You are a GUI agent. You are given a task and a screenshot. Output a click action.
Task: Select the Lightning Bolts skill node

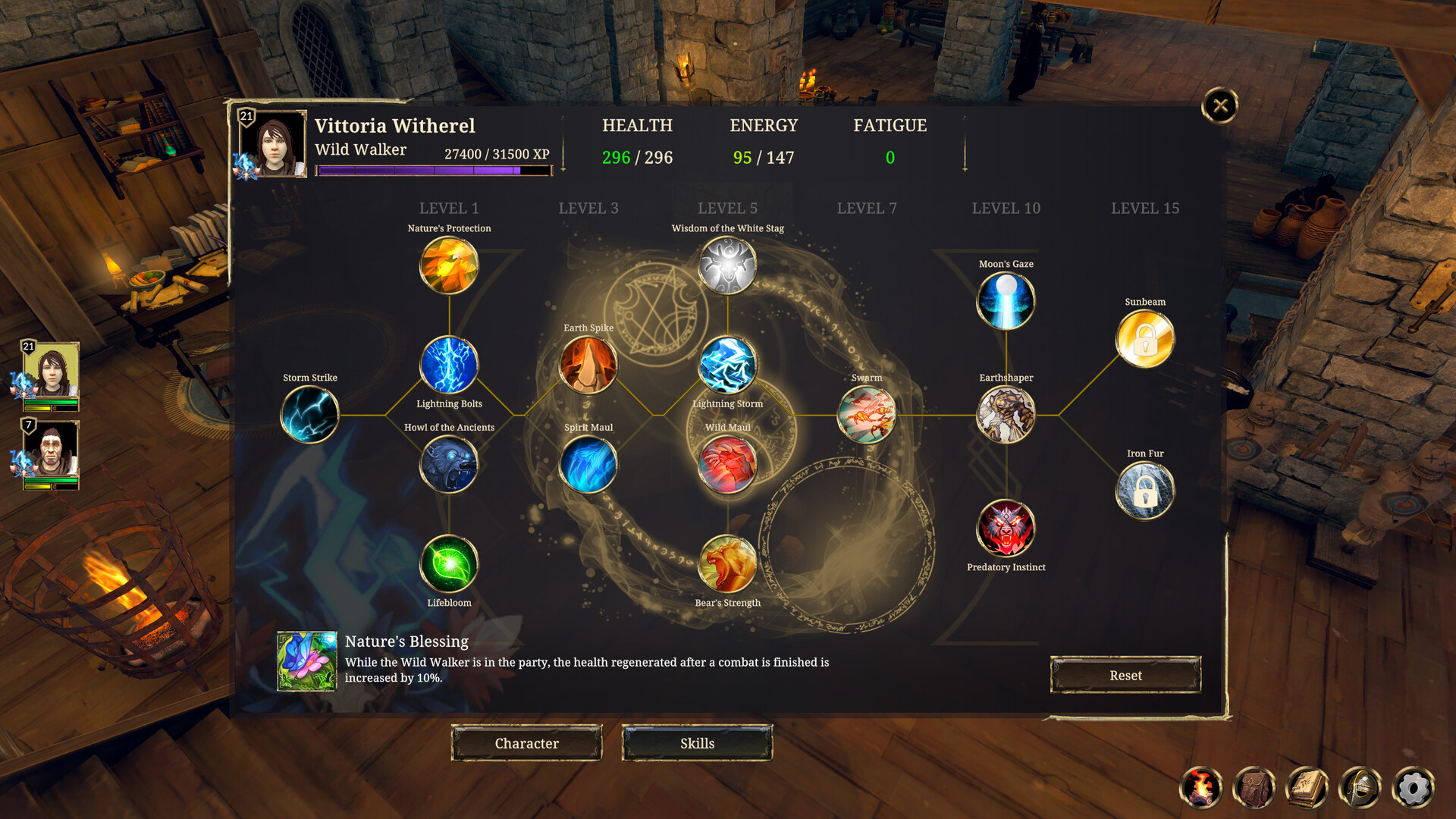click(x=449, y=366)
